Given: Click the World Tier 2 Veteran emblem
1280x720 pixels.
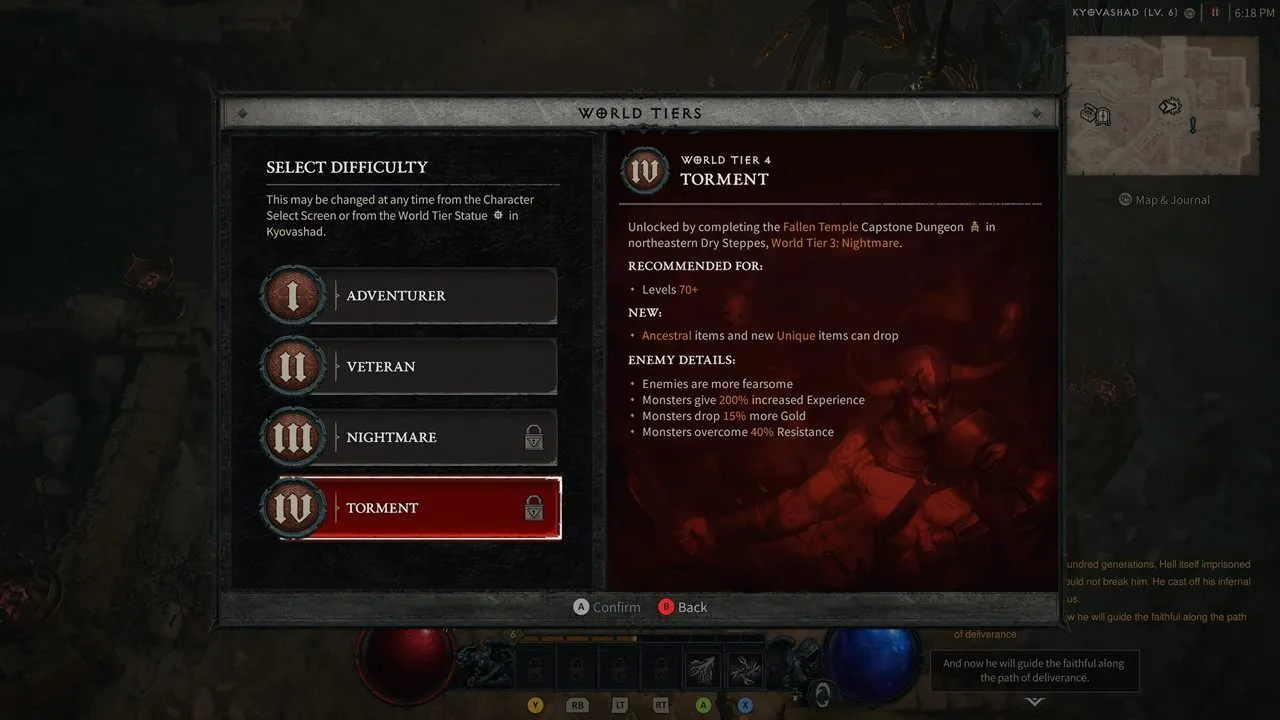Looking at the screenshot, I should [293, 366].
